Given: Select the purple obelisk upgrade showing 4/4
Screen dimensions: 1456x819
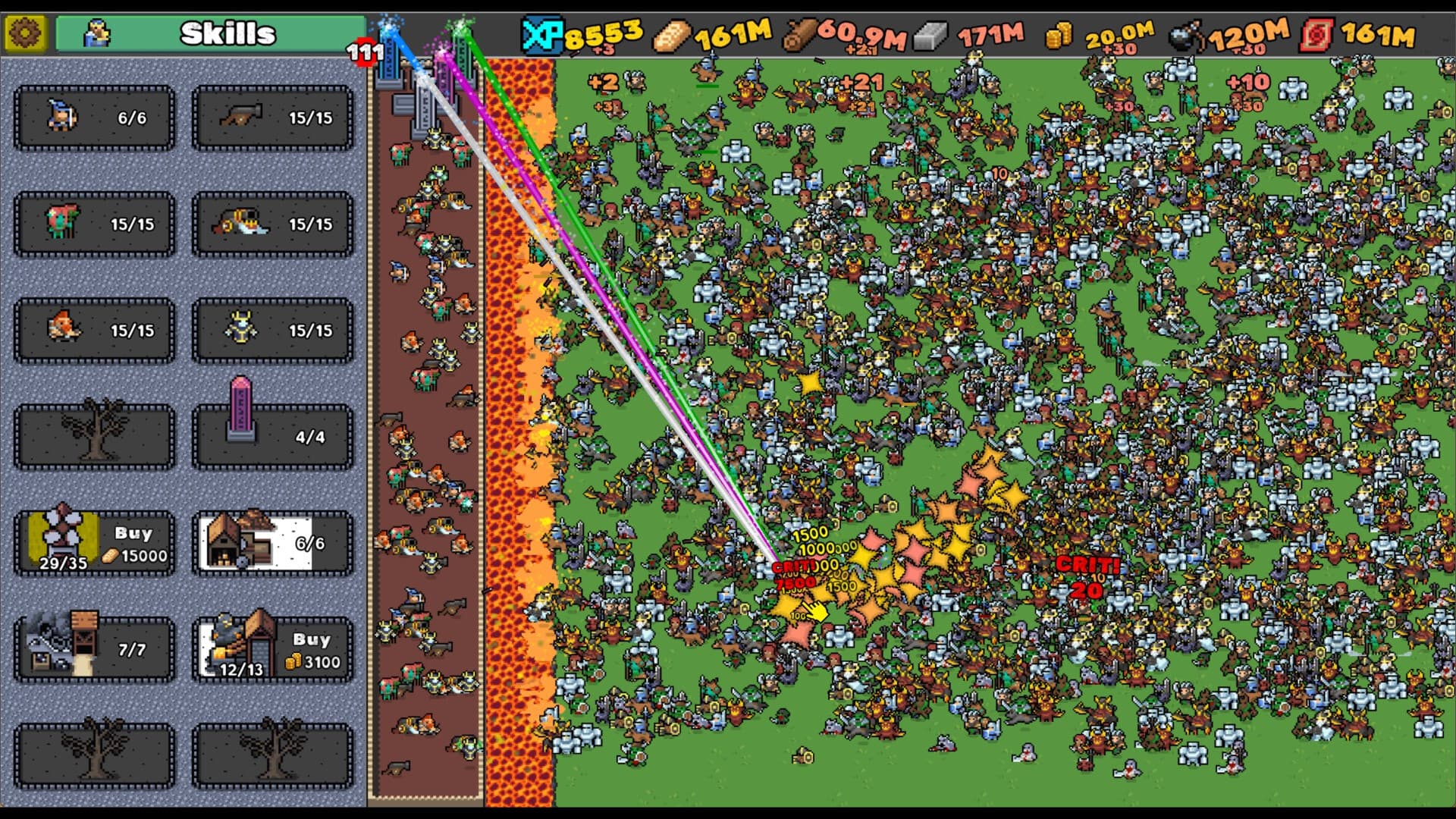Looking at the screenshot, I should click(x=271, y=436).
